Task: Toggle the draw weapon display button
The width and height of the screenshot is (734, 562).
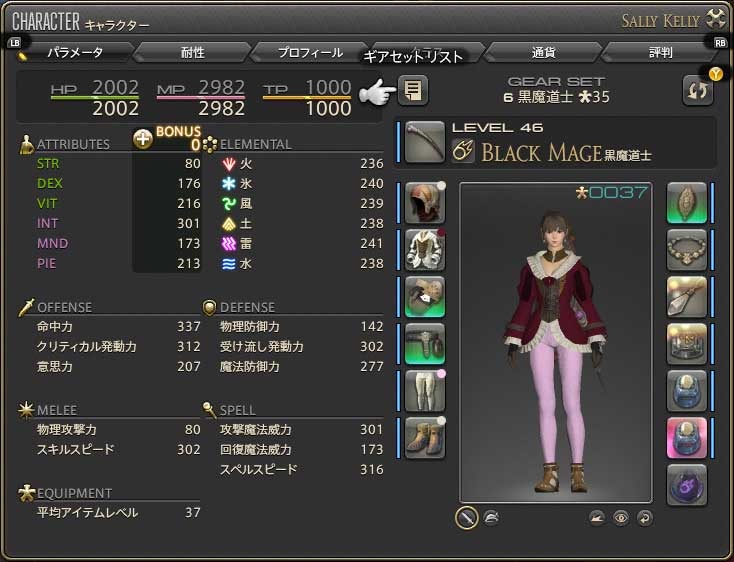Action: (466, 517)
